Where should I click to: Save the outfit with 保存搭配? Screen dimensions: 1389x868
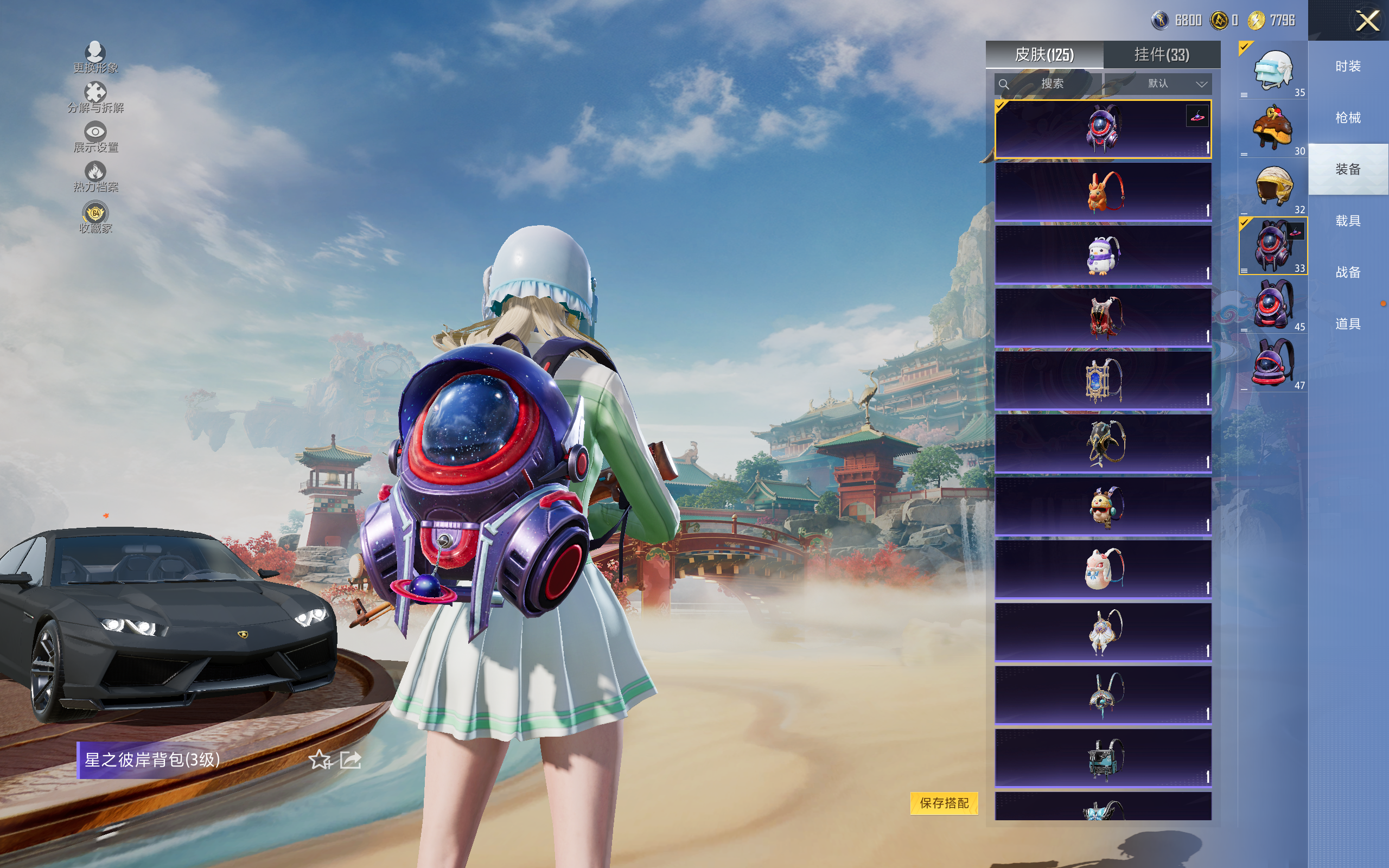944,802
